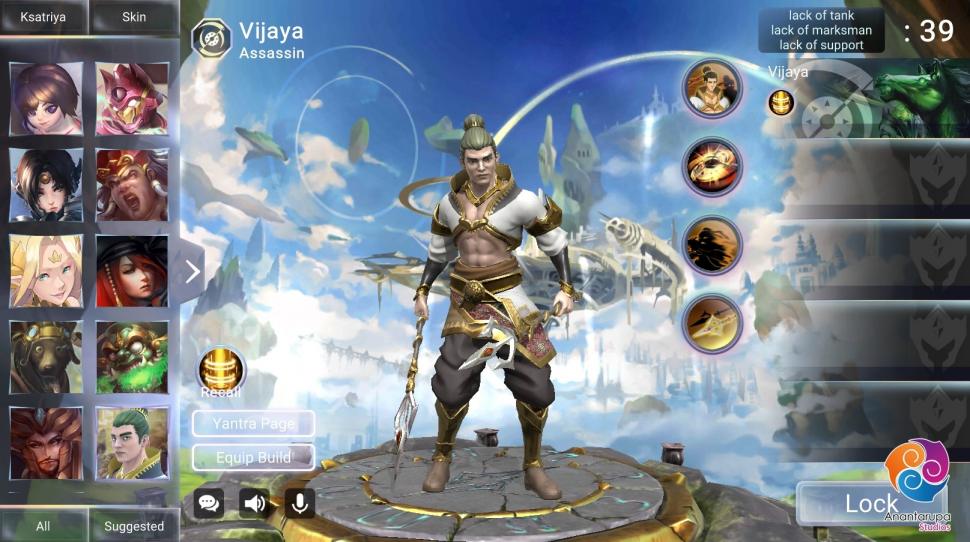Select the red-hooded woman hero portrait

pyautogui.click(x=132, y=271)
